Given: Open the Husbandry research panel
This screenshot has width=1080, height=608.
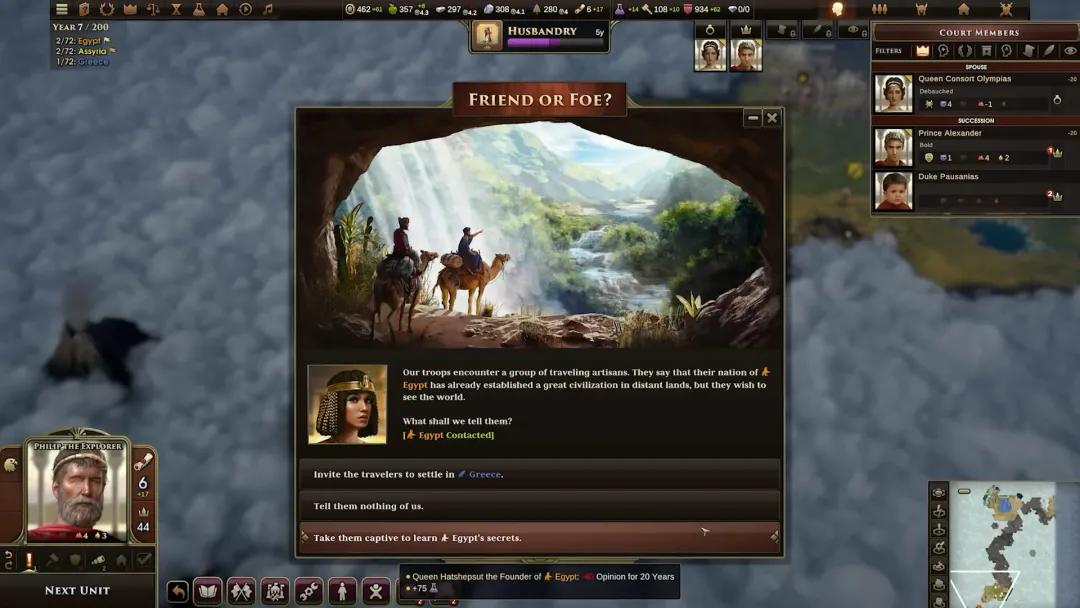Looking at the screenshot, I should coord(540,36).
